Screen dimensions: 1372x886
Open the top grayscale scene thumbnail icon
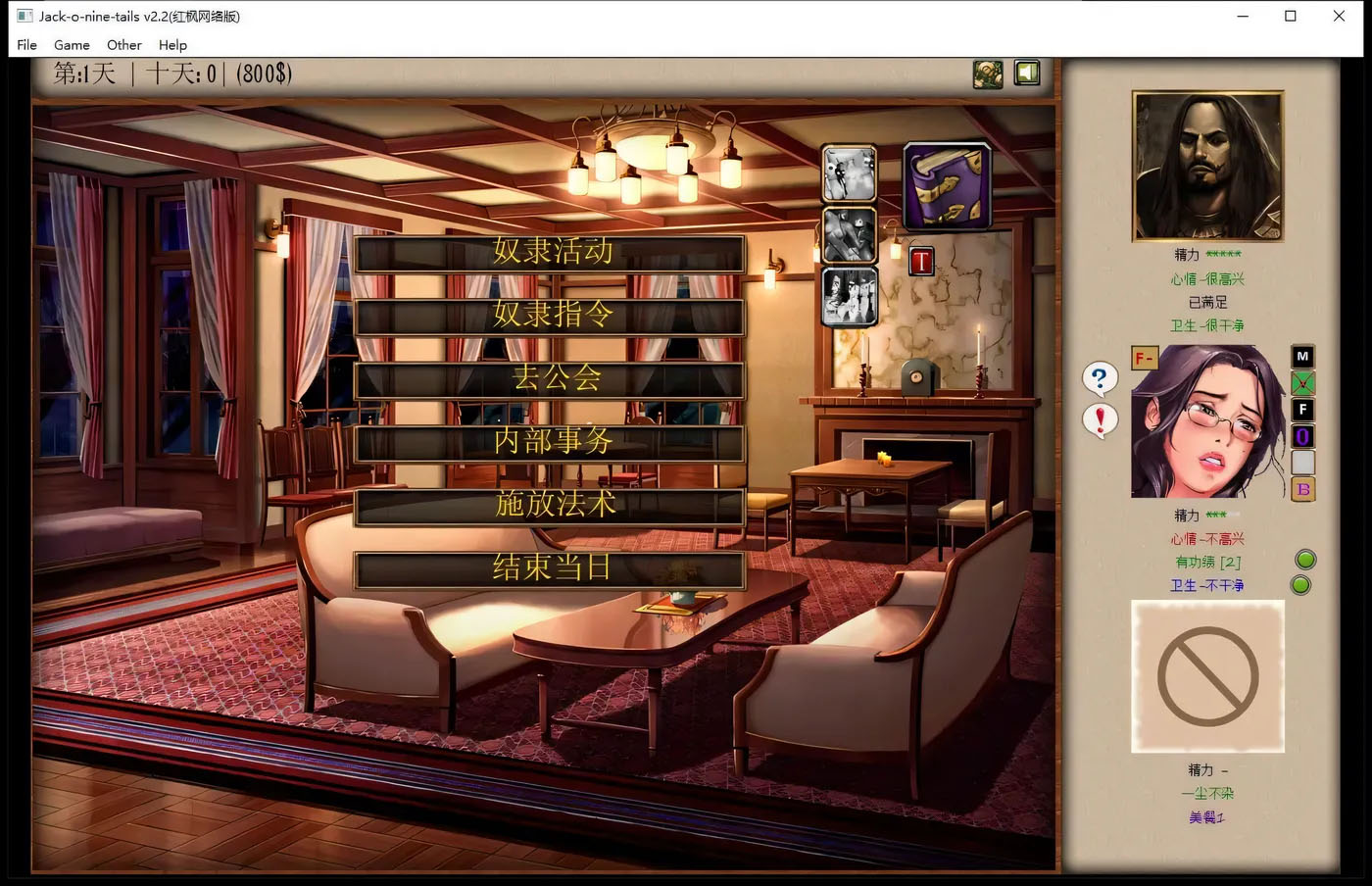848,172
